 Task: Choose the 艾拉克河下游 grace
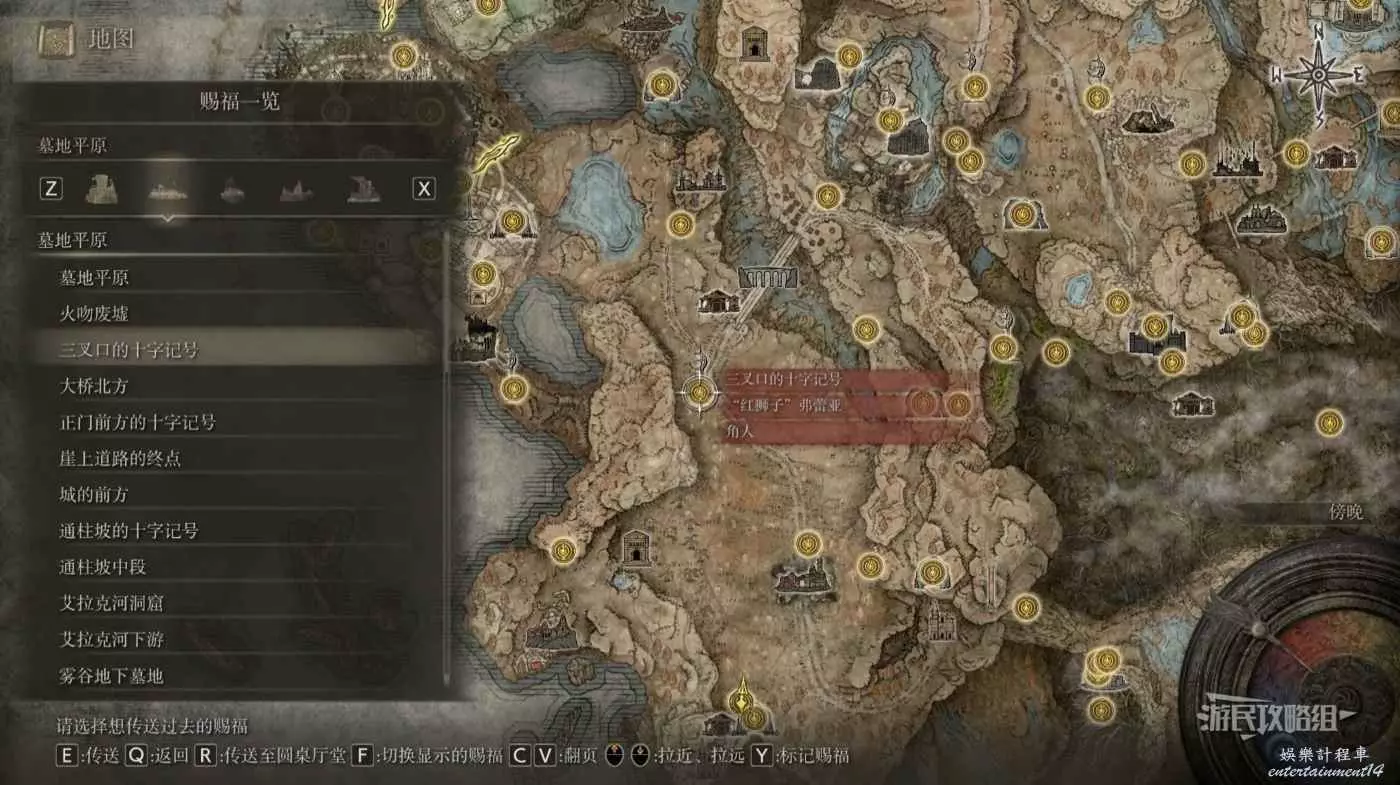point(110,640)
